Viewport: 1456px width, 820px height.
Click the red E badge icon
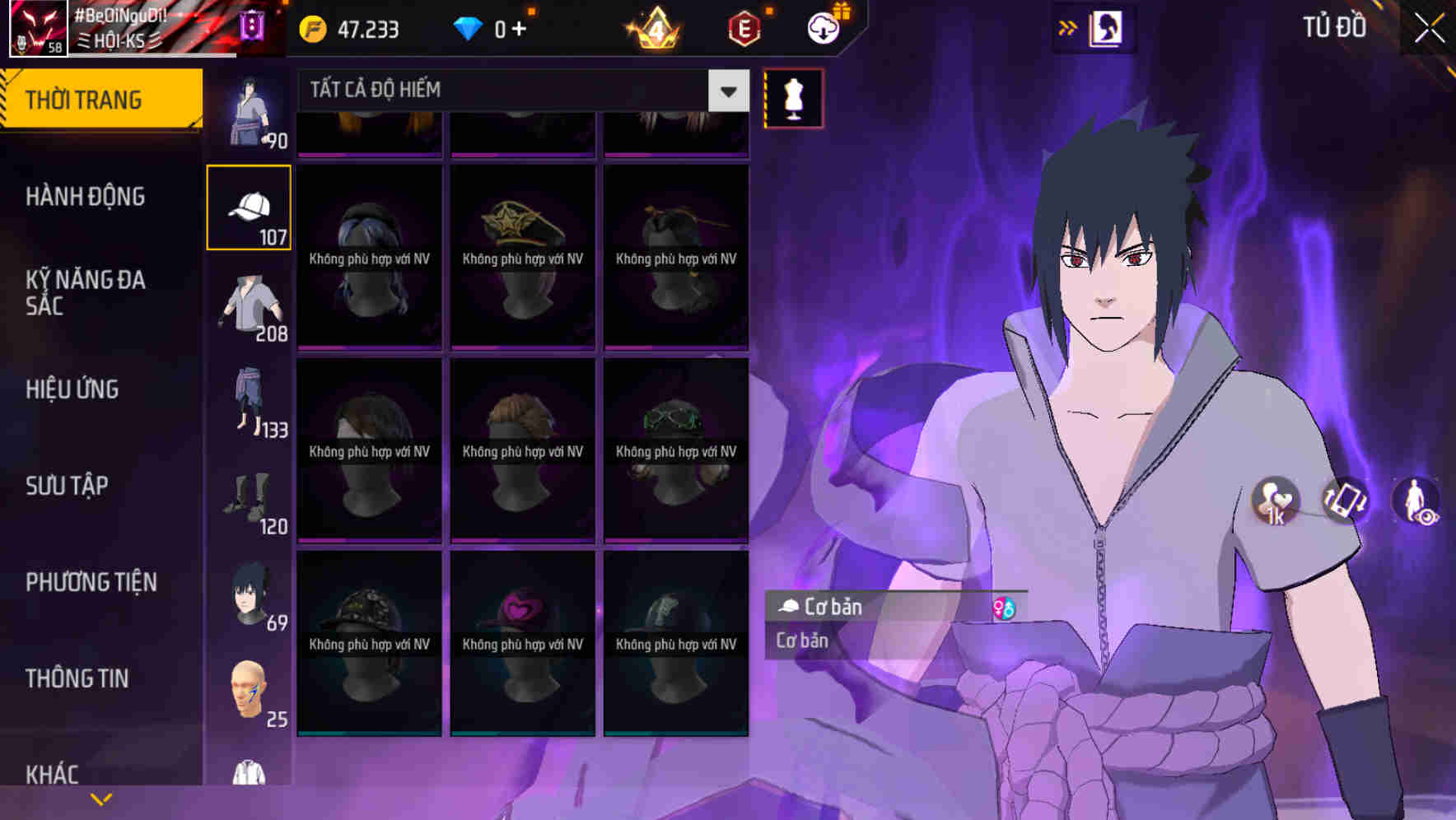740,27
